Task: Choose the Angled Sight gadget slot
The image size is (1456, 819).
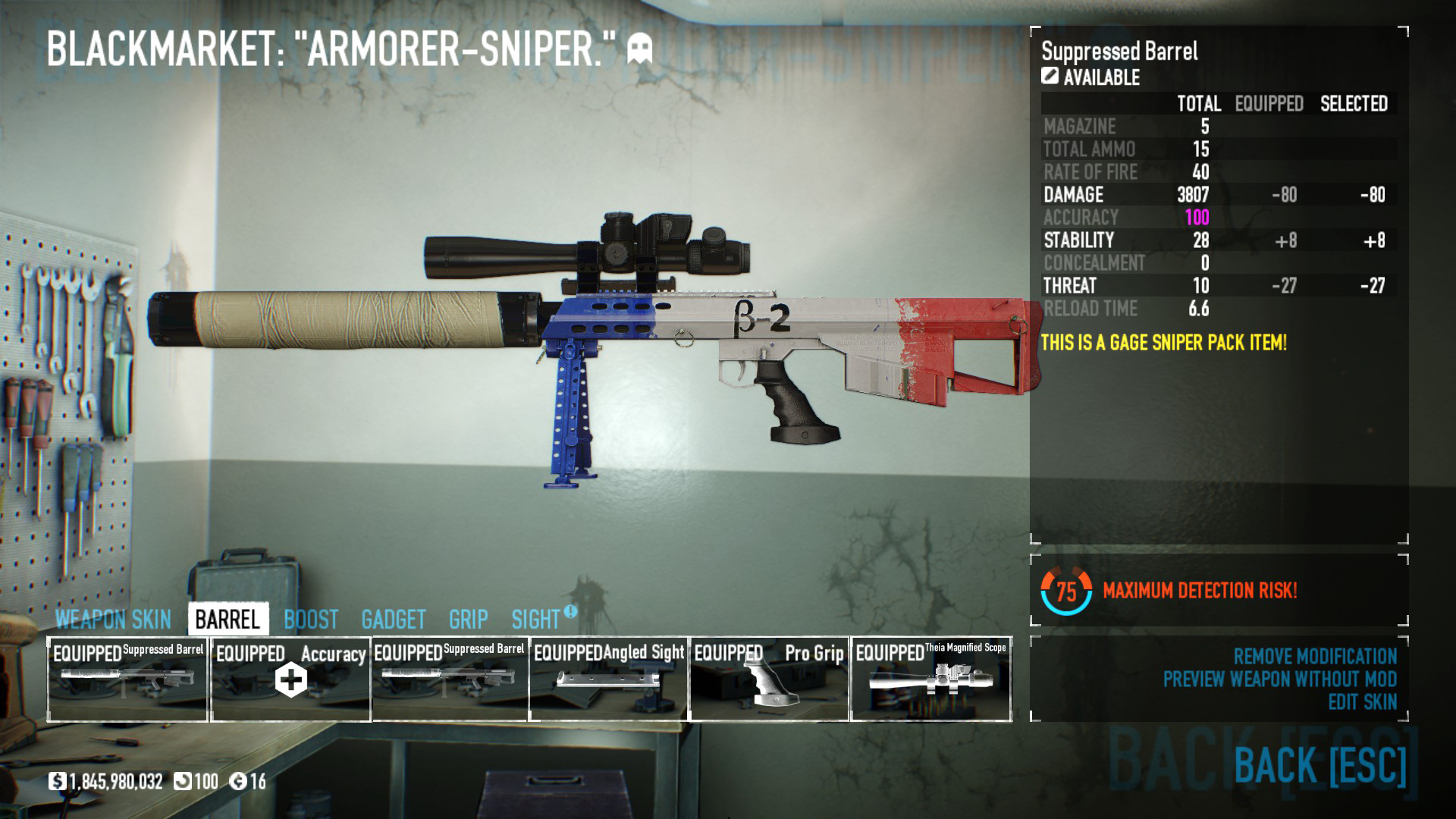Action: [609, 679]
